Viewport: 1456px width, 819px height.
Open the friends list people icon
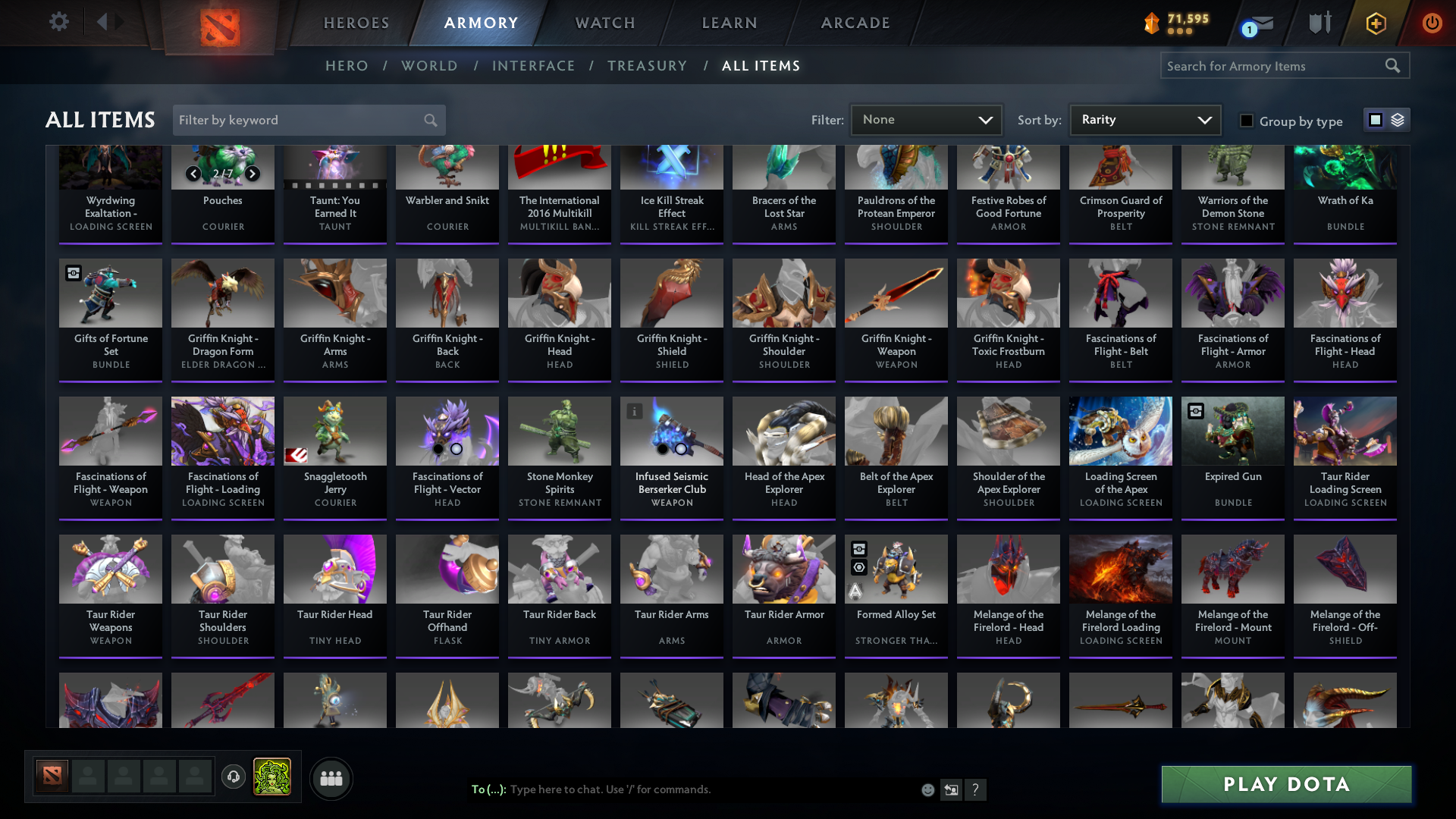pos(331,778)
